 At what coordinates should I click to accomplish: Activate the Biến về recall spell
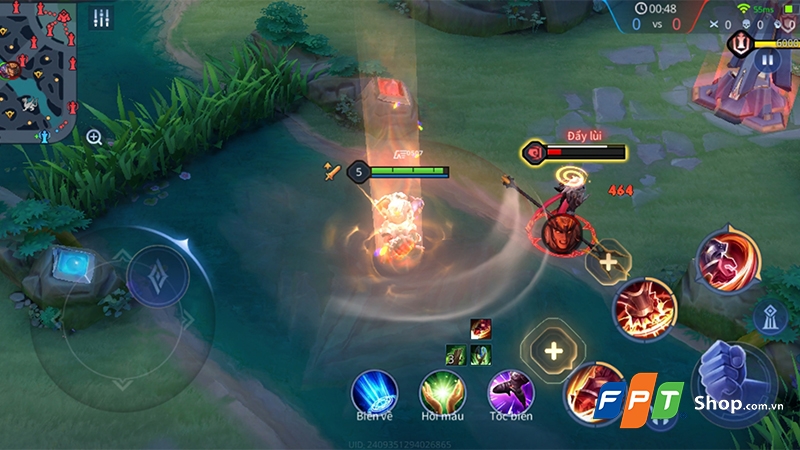374,391
